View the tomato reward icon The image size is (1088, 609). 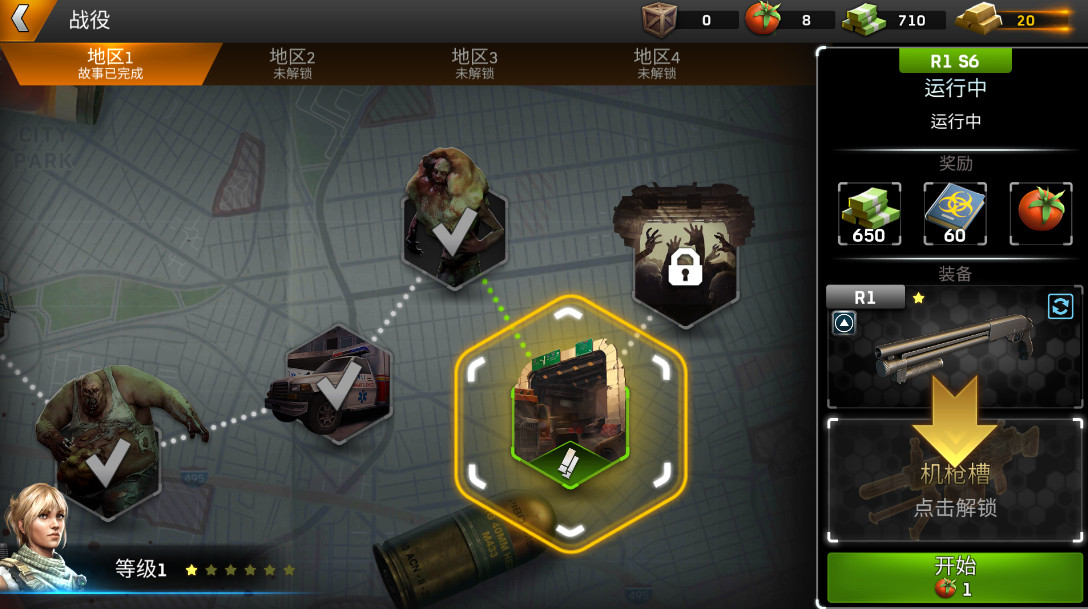pos(1040,214)
